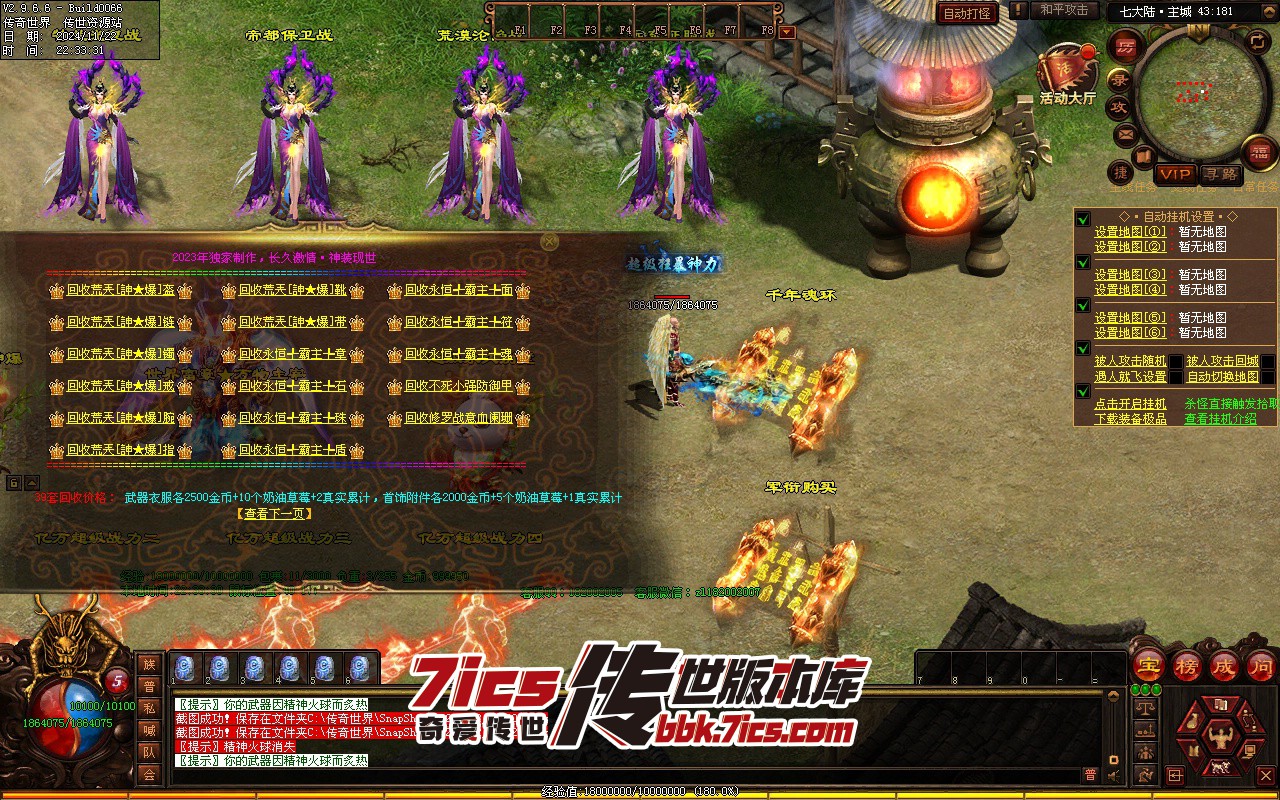Tick the 被人攻击回城 checkbox
Screen dimensions: 1280x800
pos(1268,361)
